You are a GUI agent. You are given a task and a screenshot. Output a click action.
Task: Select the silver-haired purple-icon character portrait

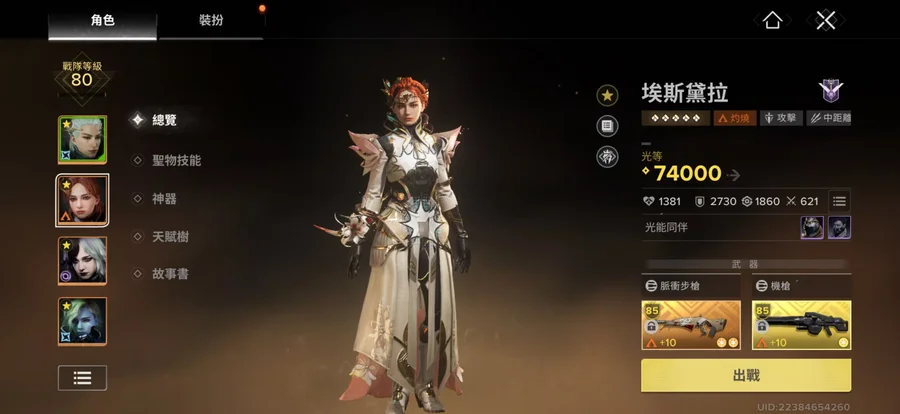82,261
